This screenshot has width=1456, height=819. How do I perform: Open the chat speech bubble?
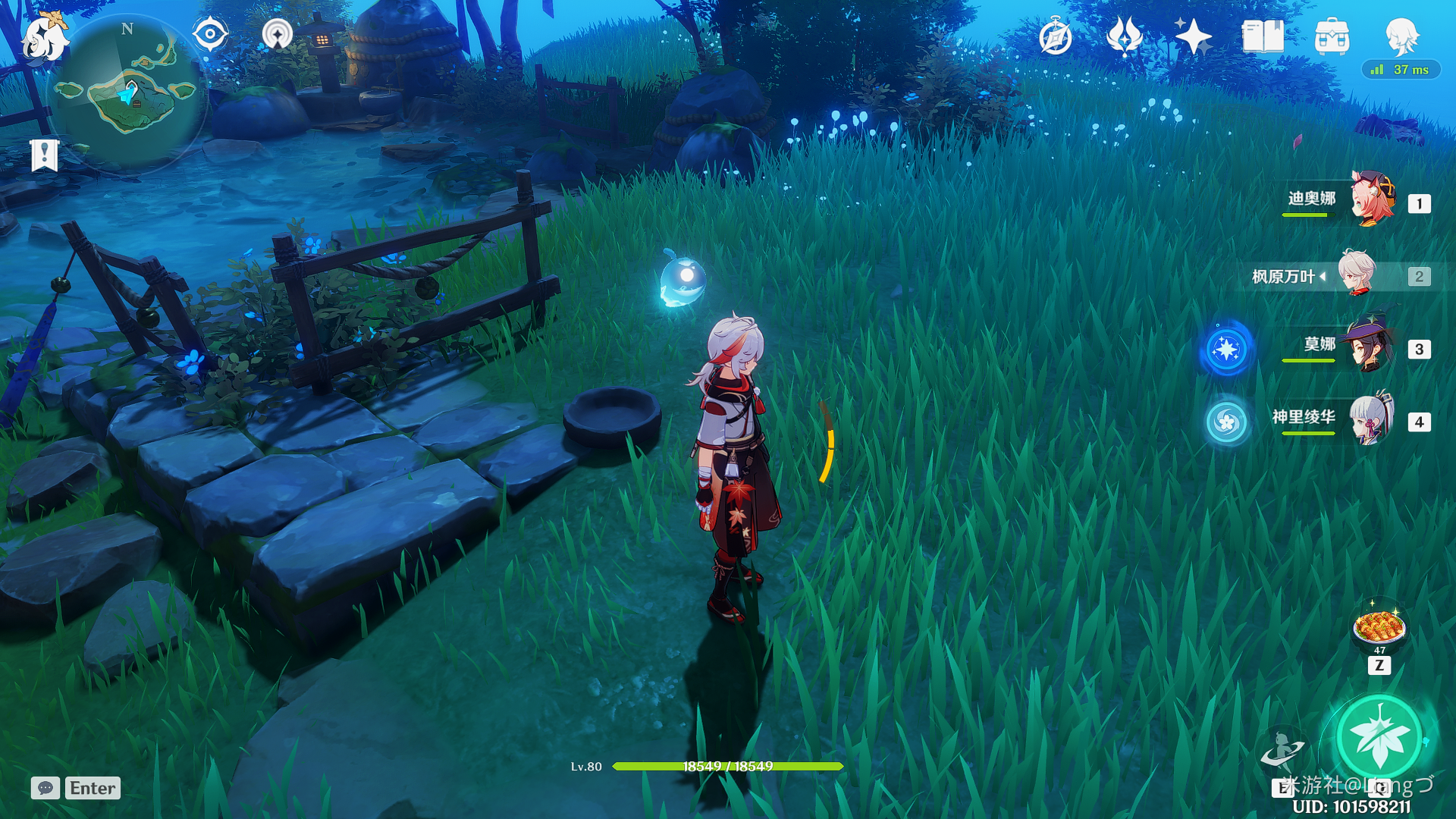(x=45, y=788)
